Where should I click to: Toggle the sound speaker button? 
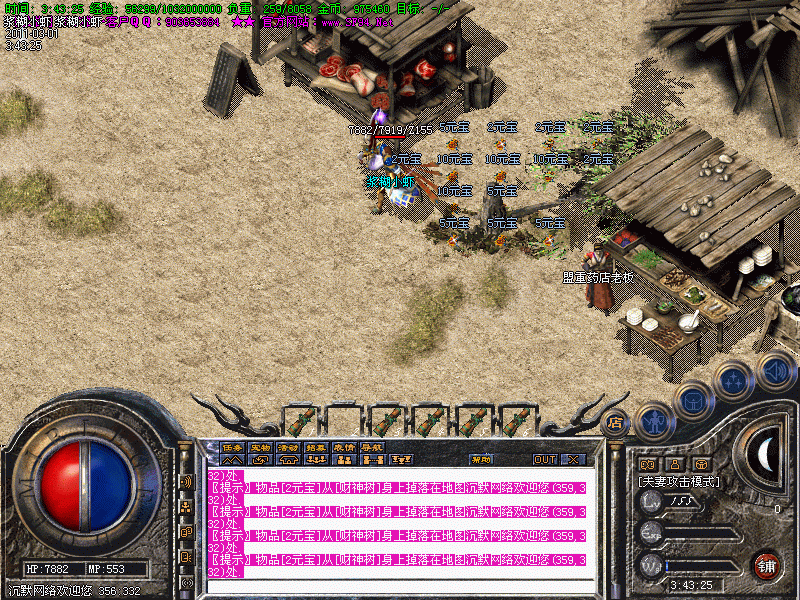(774, 370)
